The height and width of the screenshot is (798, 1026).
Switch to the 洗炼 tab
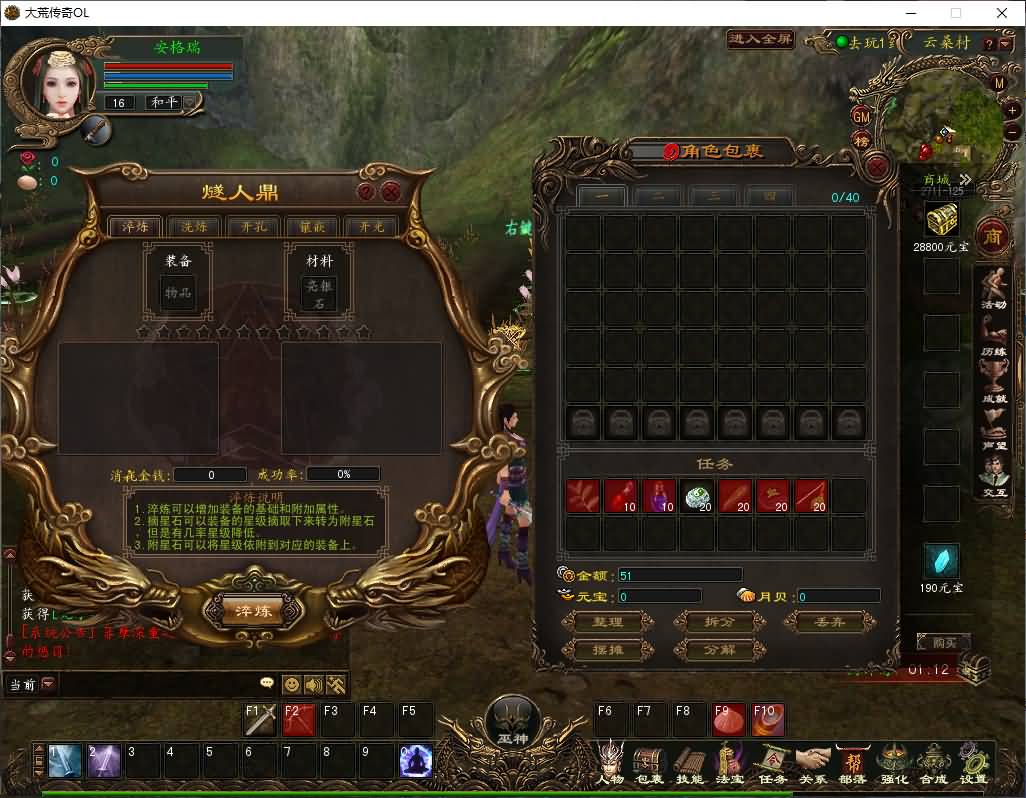(194, 227)
